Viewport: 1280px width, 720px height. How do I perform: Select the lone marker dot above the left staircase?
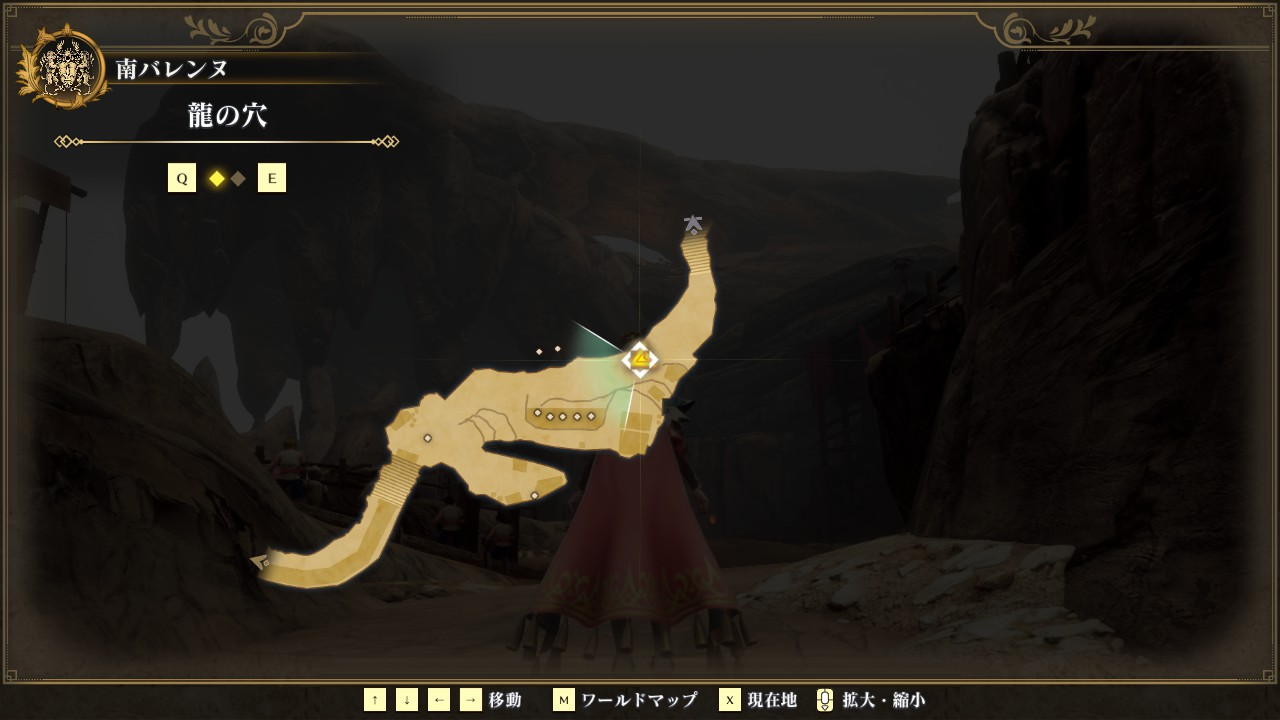(x=428, y=438)
